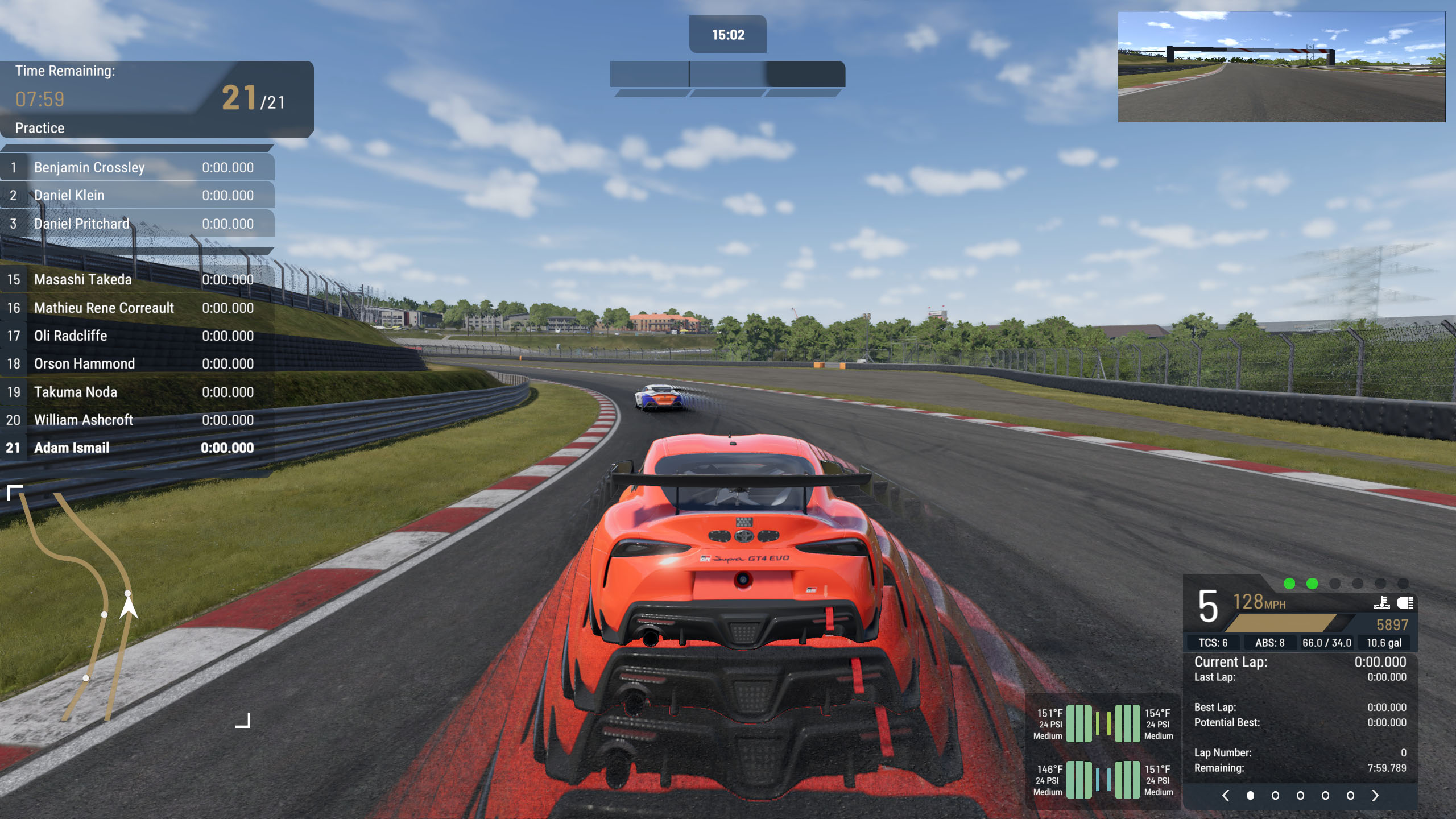1456x819 pixels.
Task: Go to the next HUD page arrow
Action: pyautogui.click(x=1375, y=796)
